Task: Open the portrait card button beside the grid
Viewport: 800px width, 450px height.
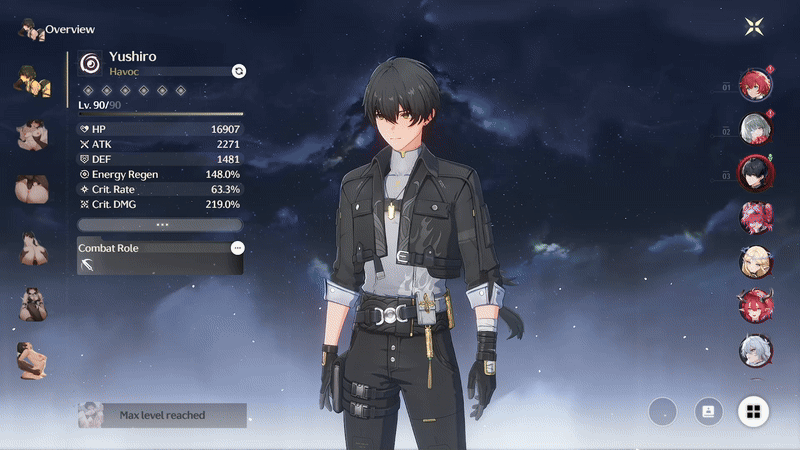Action: [x=708, y=411]
